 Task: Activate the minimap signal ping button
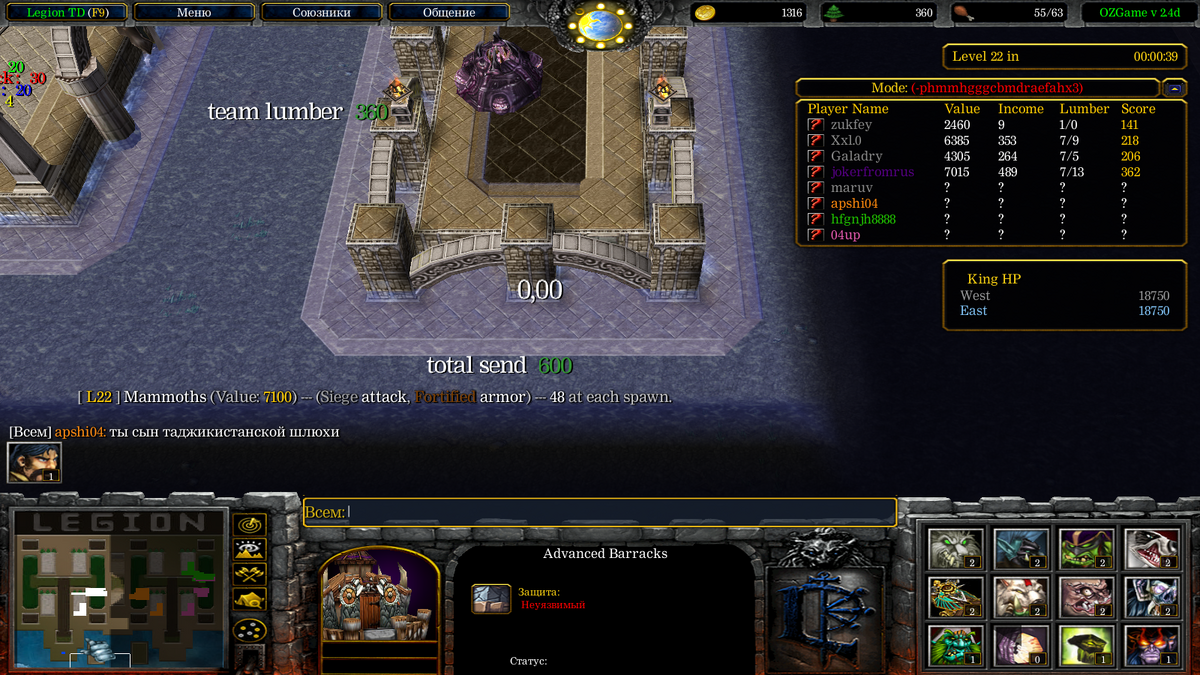pos(249,524)
